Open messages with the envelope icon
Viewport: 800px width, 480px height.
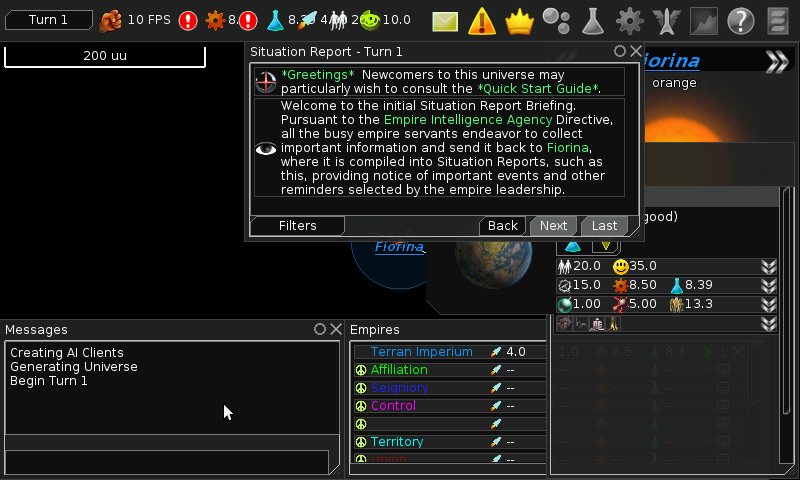point(444,20)
